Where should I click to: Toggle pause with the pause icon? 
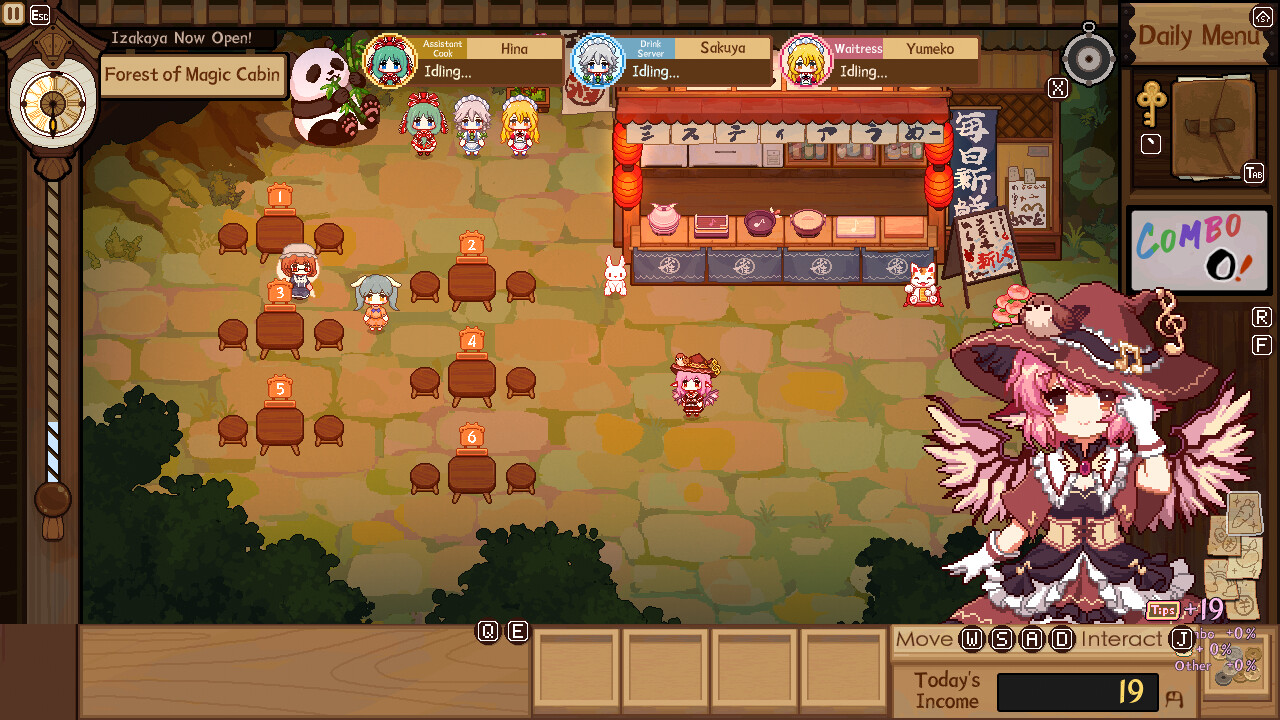click(x=12, y=13)
